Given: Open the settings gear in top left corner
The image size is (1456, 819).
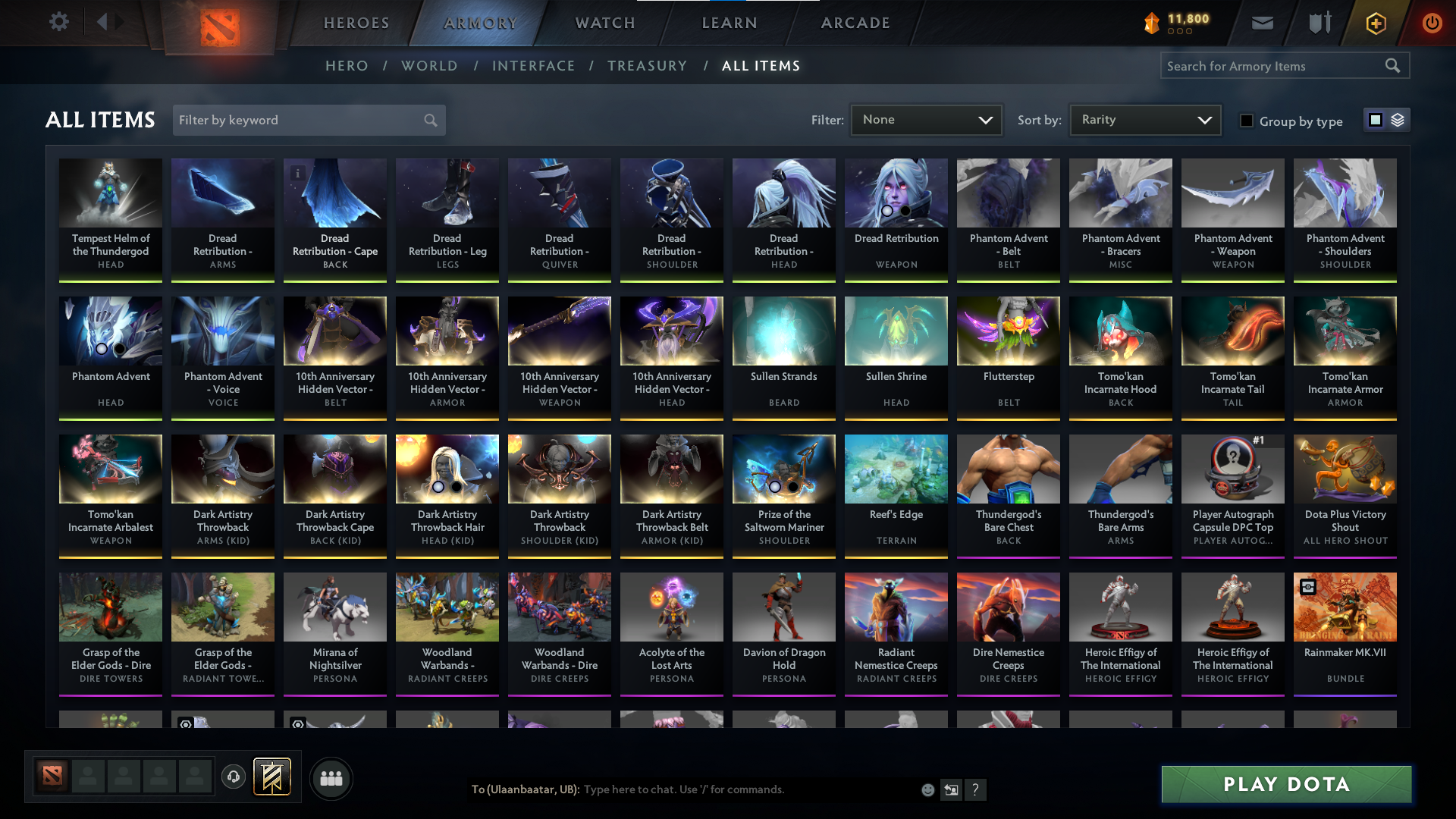Looking at the screenshot, I should (59, 22).
